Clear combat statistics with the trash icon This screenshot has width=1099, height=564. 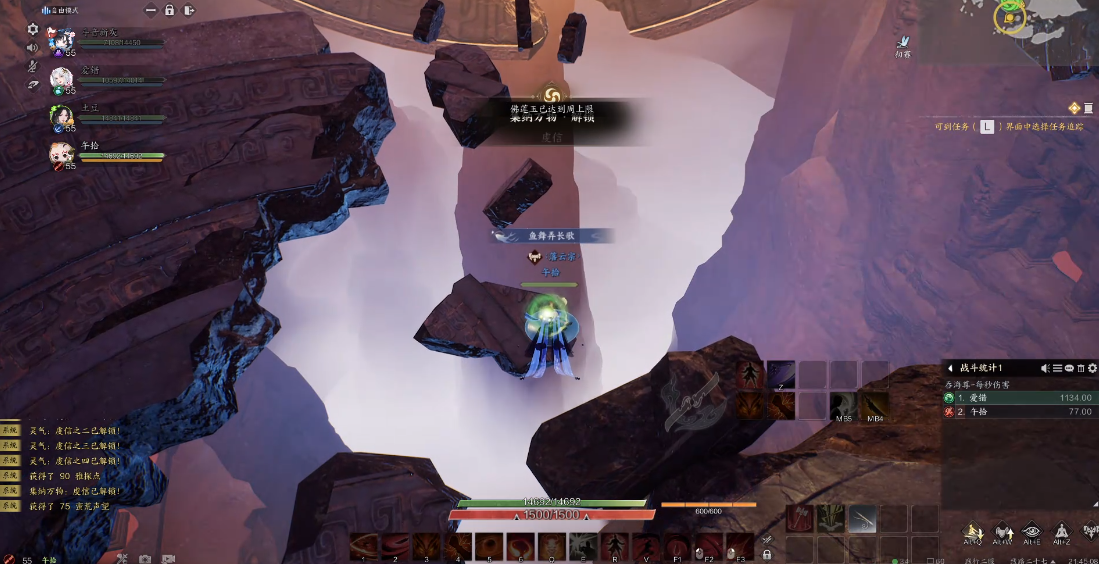[x=1081, y=368]
